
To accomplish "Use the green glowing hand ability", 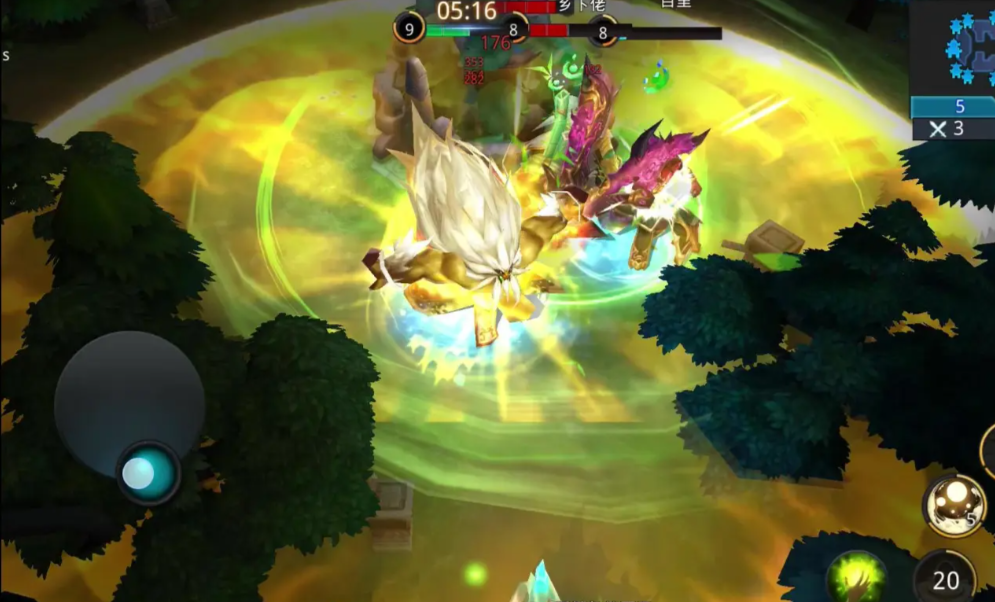I will (x=856, y=578).
